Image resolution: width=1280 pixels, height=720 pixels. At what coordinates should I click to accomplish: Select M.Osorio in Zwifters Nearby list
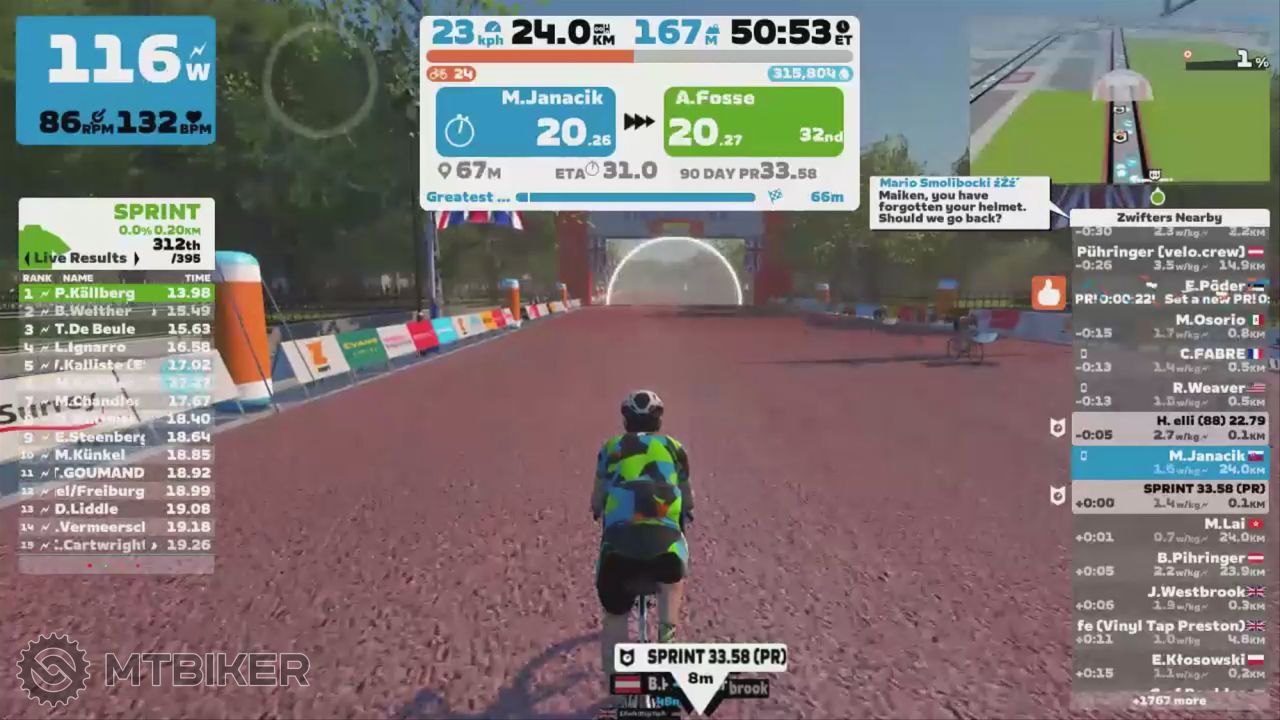(1169, 326)
